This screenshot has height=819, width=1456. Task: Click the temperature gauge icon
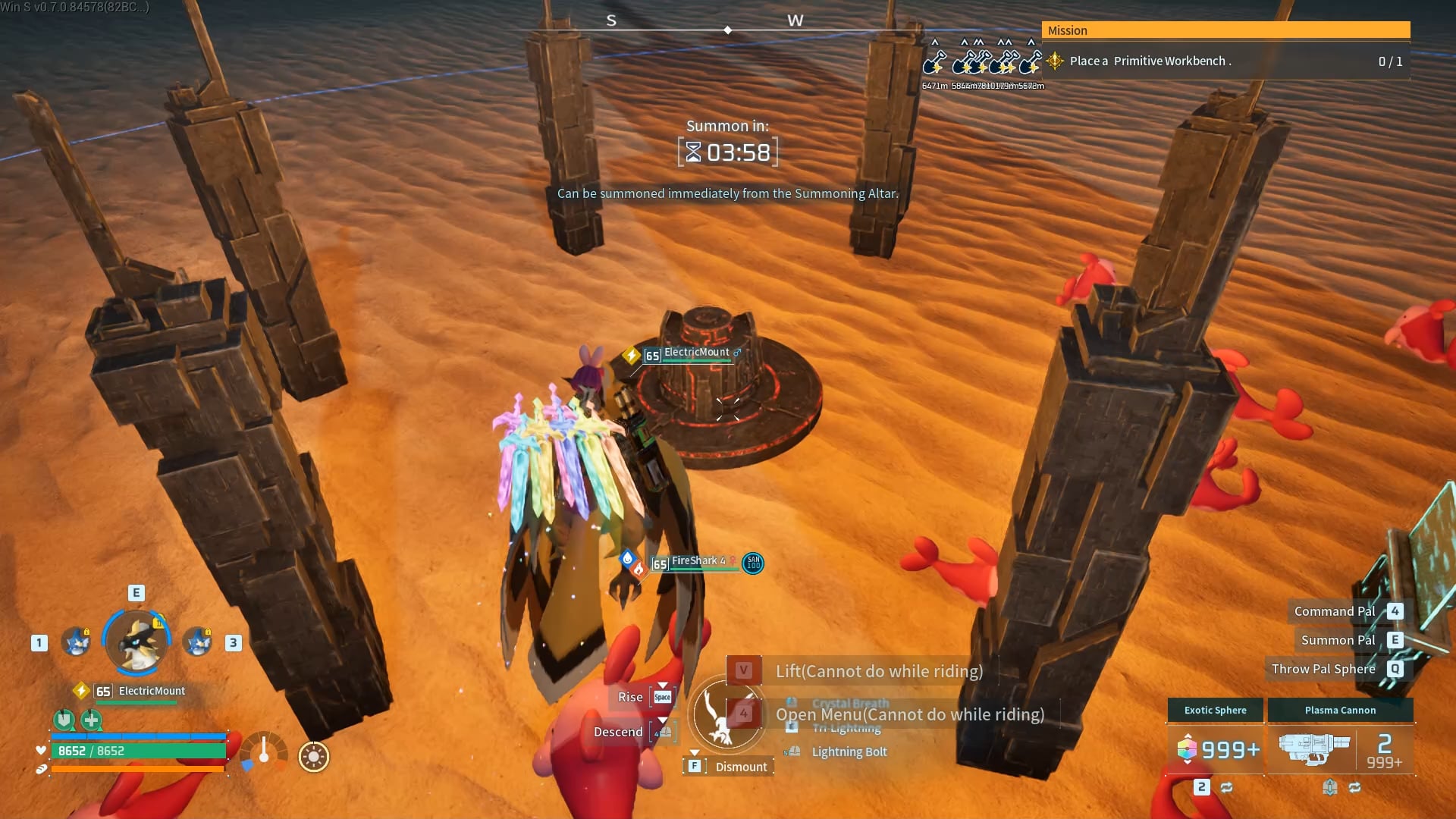[x=264, y=752]
